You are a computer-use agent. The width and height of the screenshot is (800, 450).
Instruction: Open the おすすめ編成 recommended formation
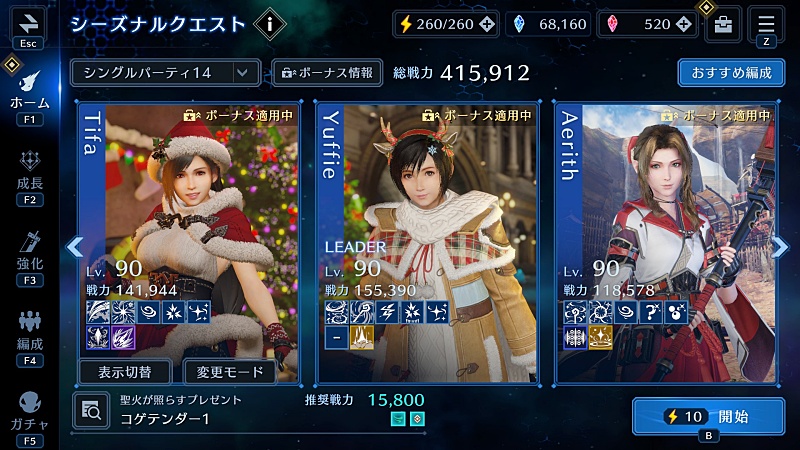point(730,73)
